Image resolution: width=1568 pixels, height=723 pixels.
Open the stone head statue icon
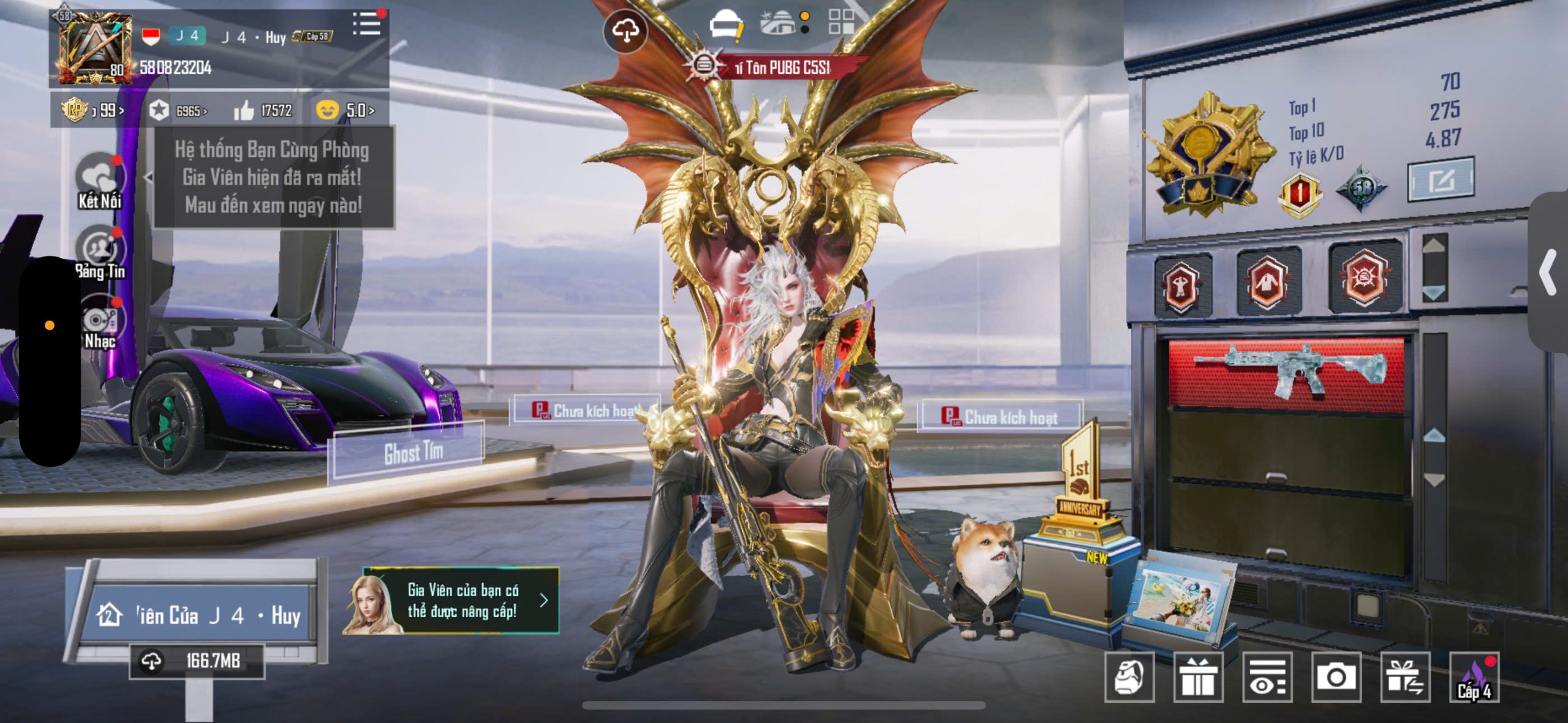pos(1129,677)
